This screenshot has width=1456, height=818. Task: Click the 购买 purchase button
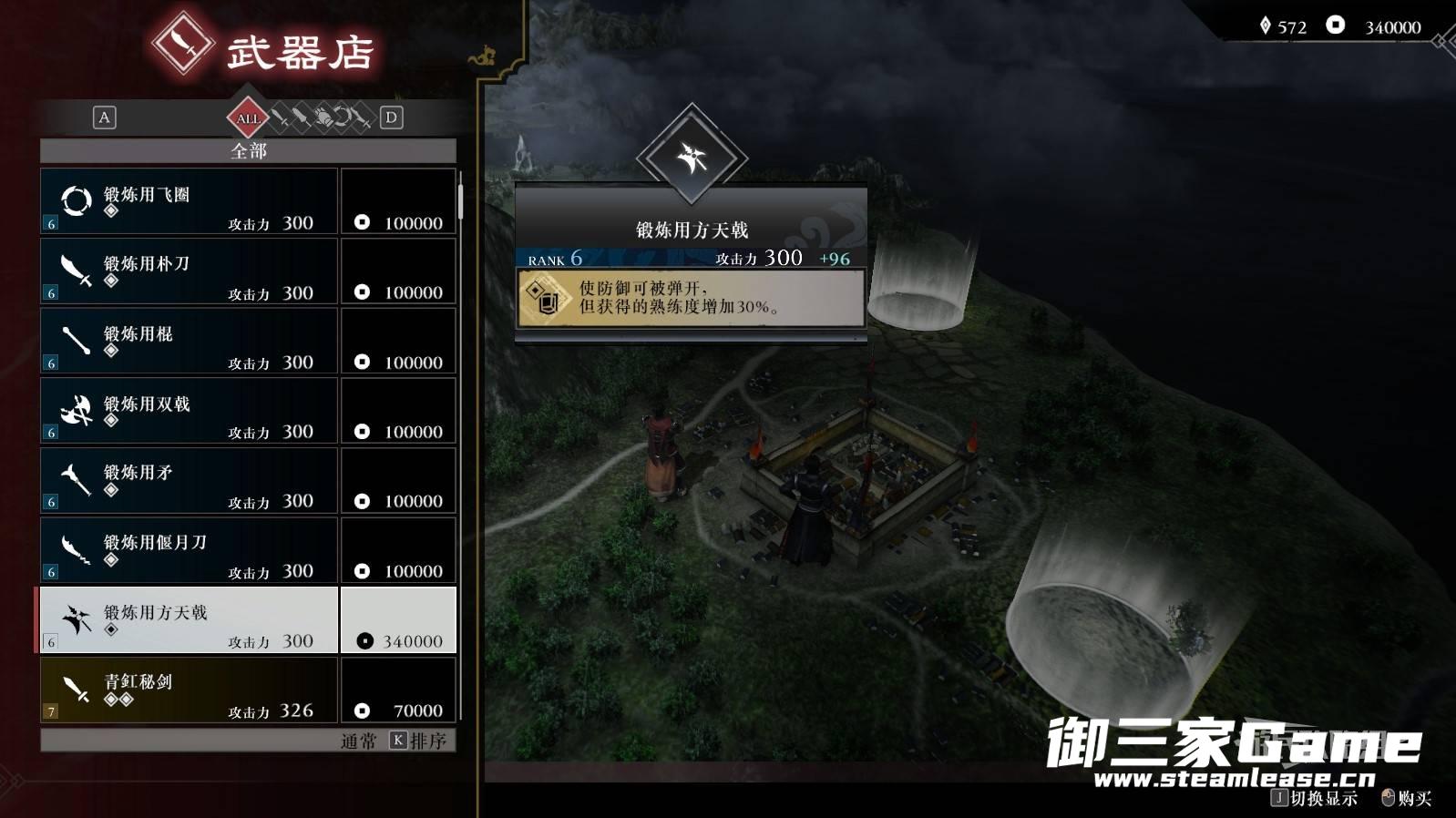click(1408, 798)
